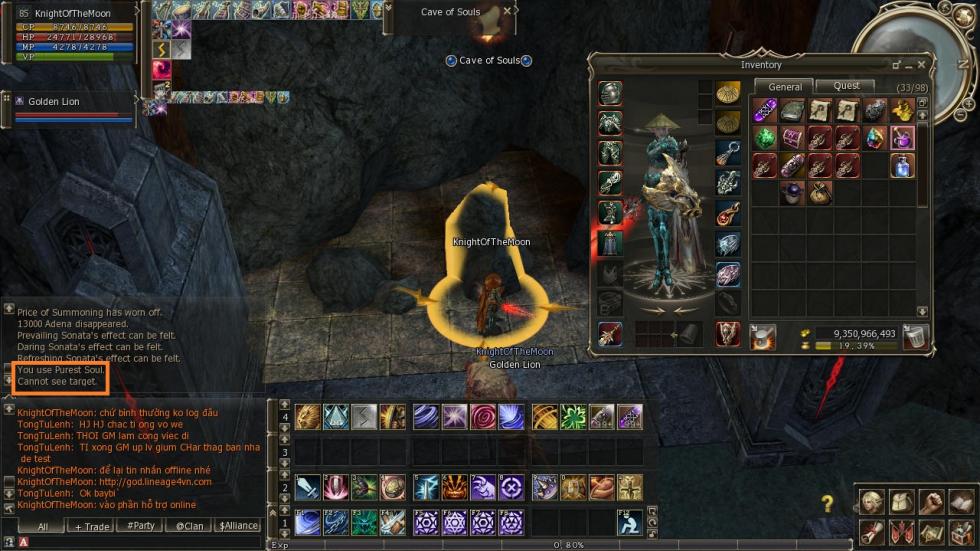Open the yellow question mark help

828,504
